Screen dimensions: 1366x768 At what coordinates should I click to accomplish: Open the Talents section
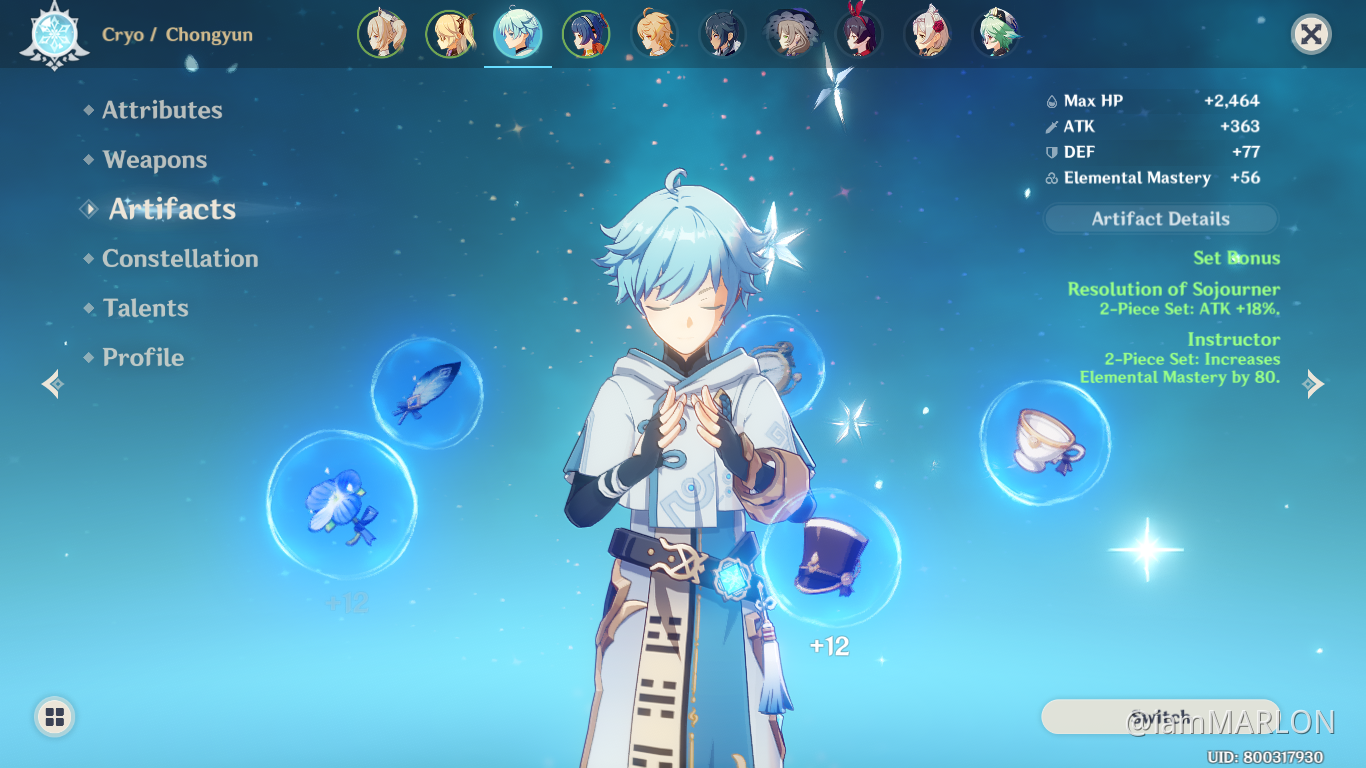145,308
